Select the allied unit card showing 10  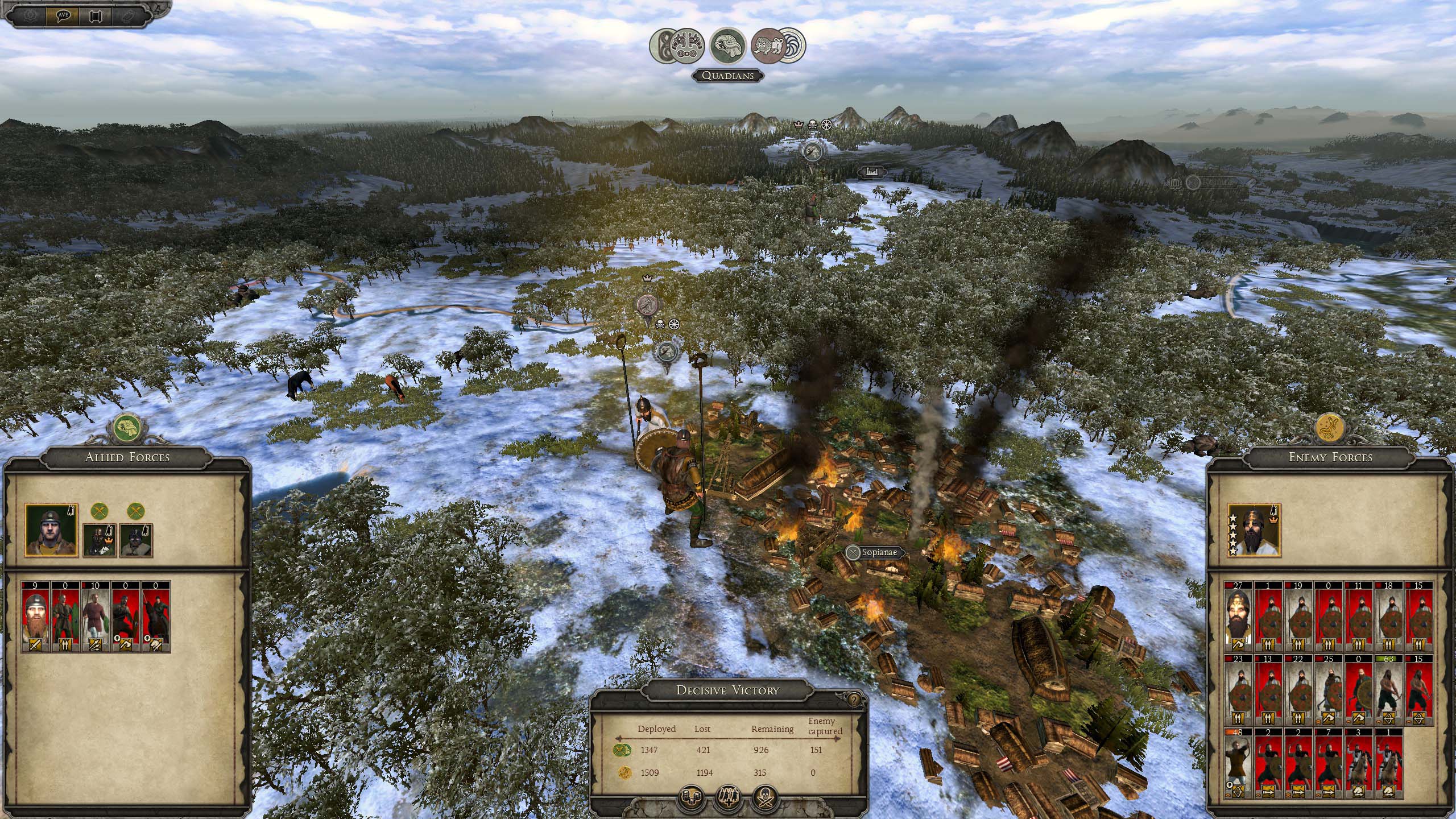95,617
